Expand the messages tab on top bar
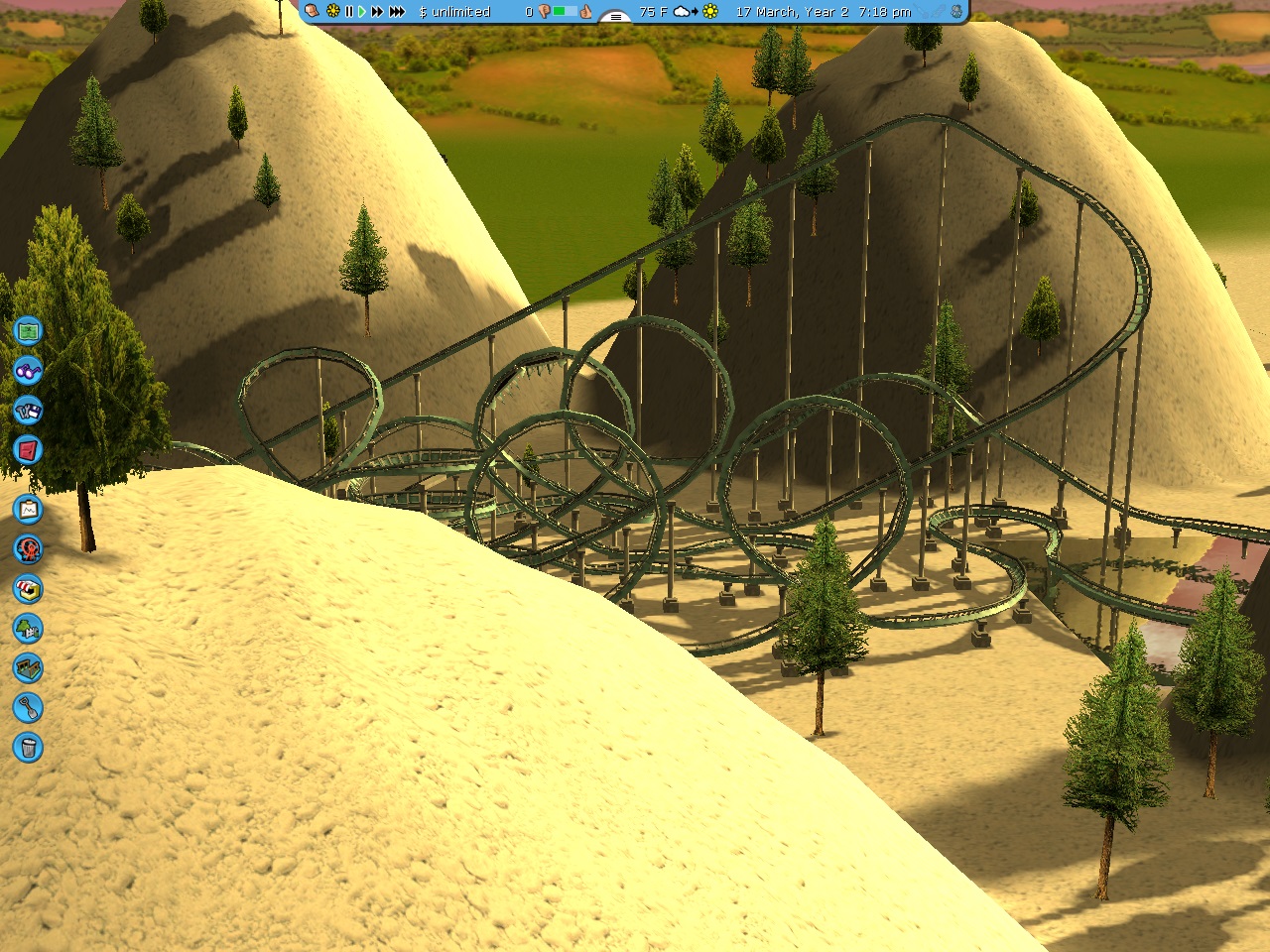Screen dimensions: 1270x952 click(x=616, y=15)
